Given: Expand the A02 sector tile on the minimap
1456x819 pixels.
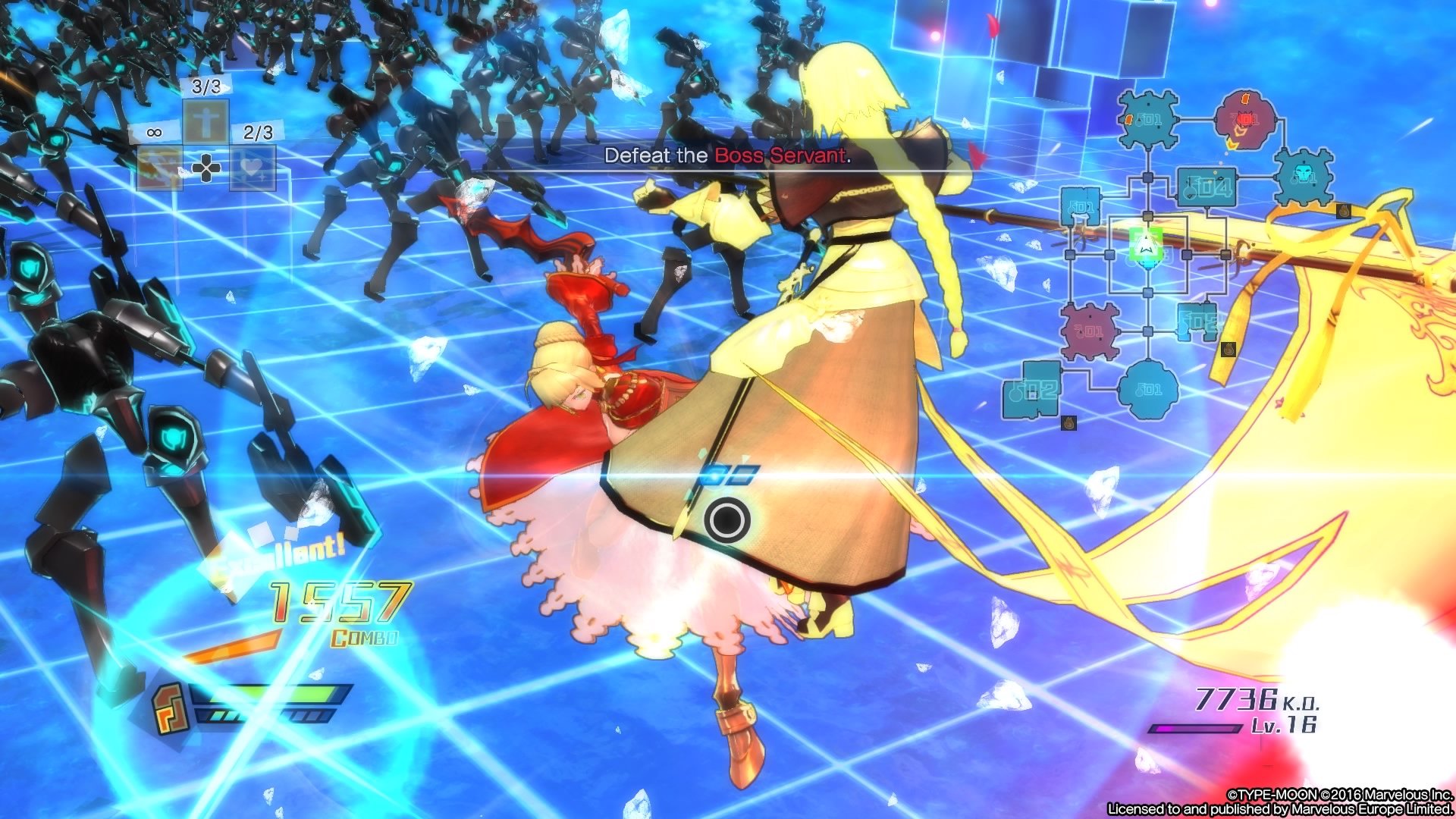Looking at the screenshot, I should pos(1034,388).
